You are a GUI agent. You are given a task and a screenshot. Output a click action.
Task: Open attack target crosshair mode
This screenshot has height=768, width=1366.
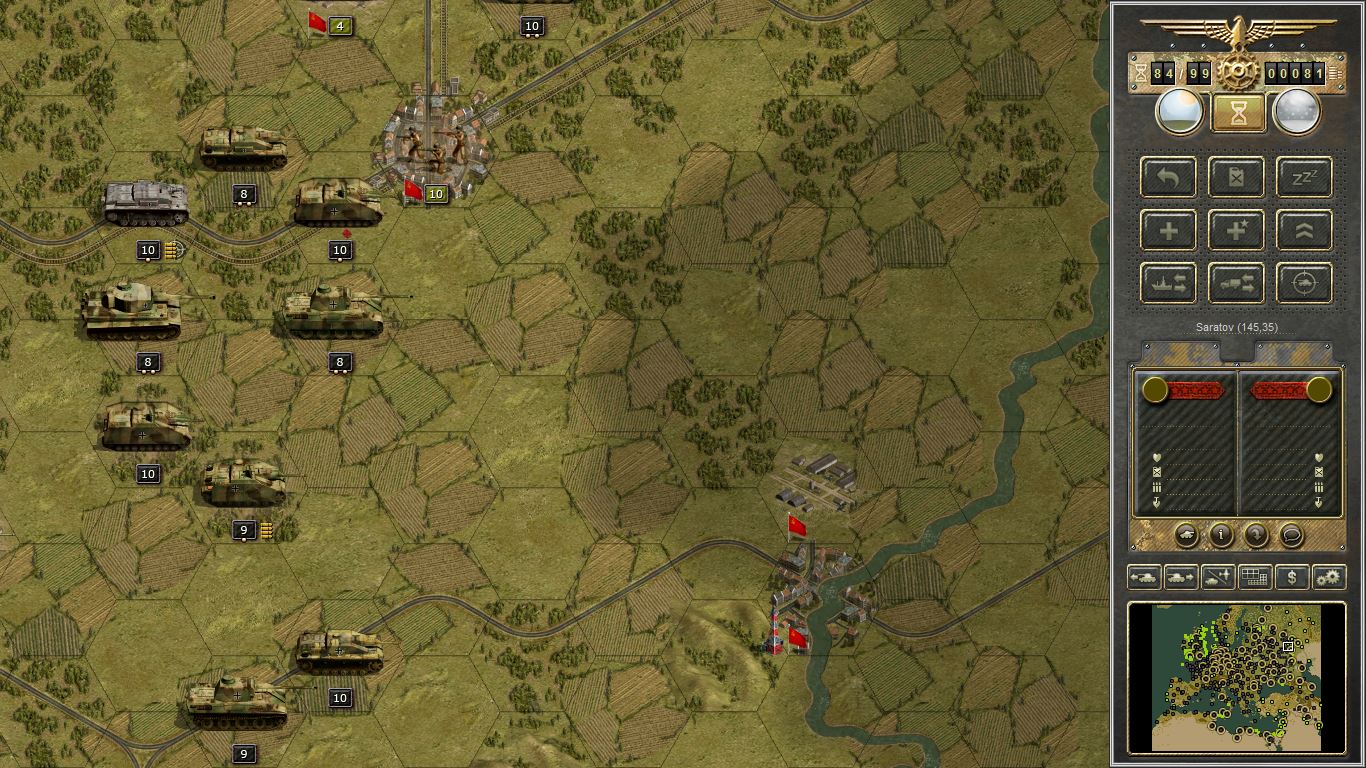(x=1303, y=283)
